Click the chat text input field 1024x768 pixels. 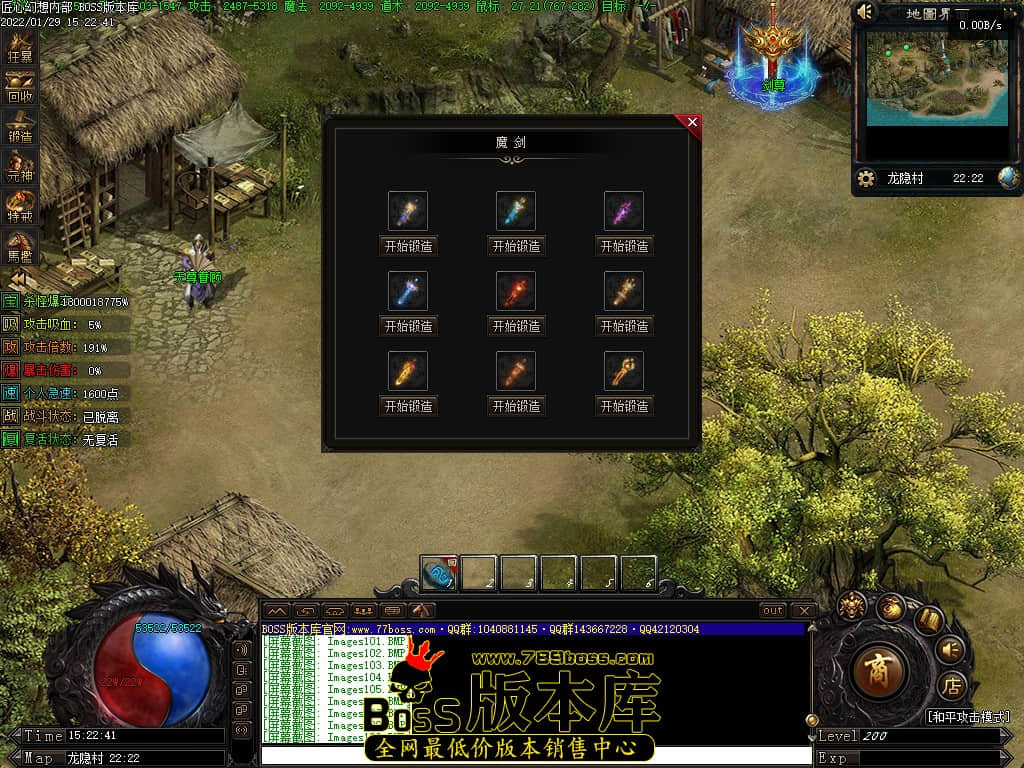535,756
